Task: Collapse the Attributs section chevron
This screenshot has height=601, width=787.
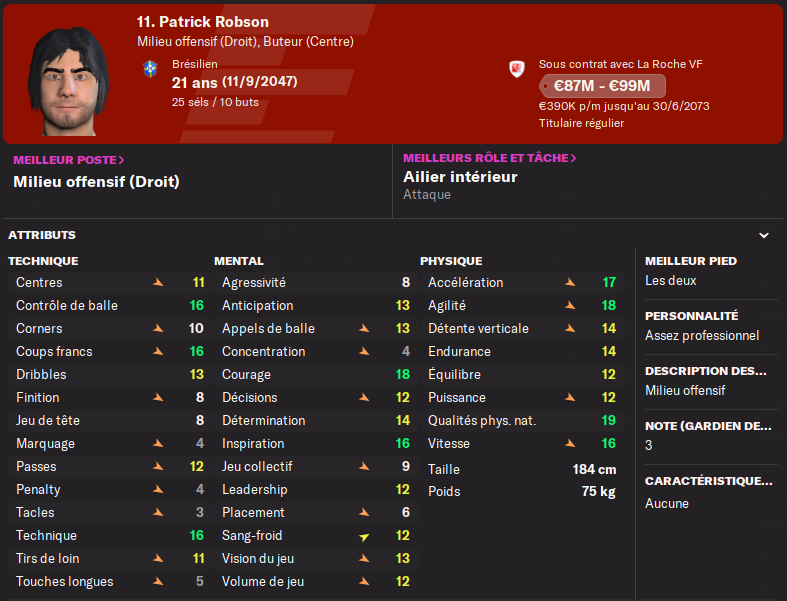Action: [764, 236]
